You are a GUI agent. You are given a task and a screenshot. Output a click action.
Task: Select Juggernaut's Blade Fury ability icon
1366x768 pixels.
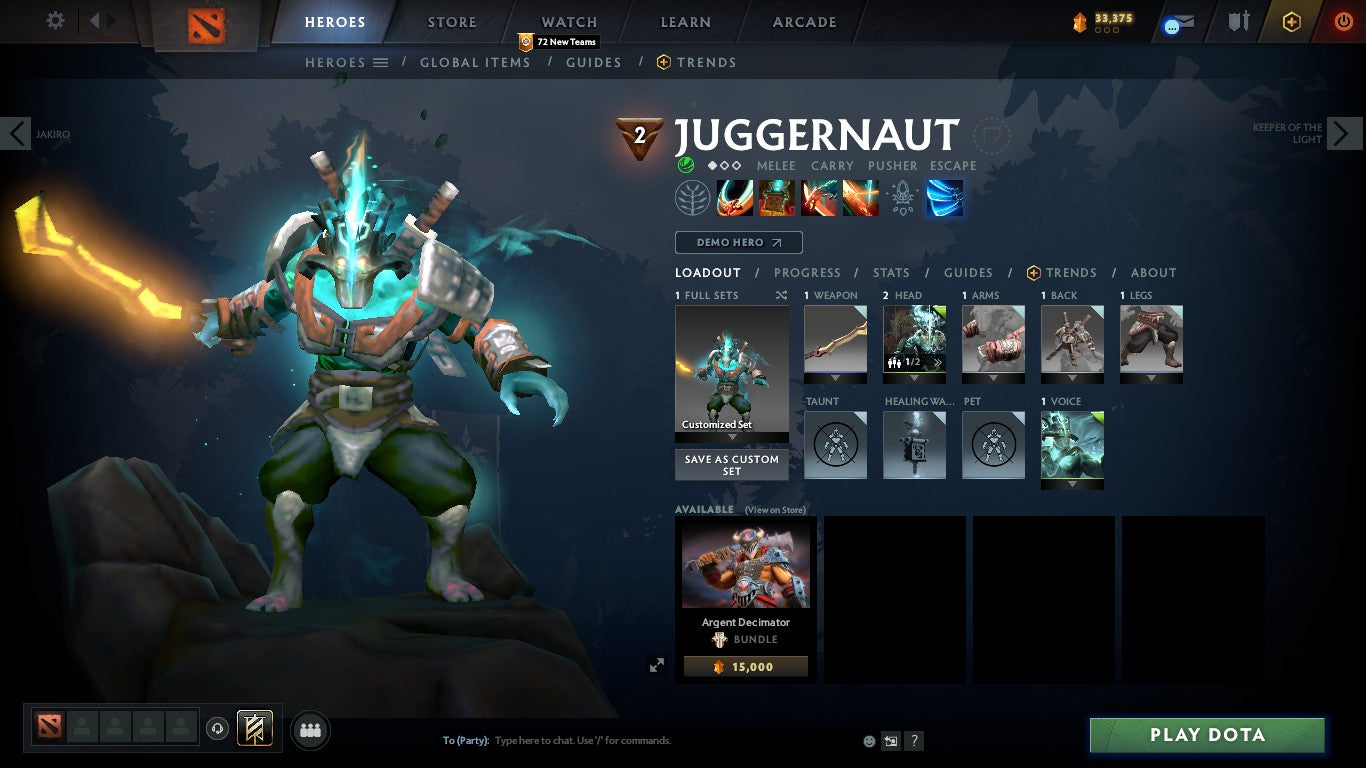[x=736, y=197]
